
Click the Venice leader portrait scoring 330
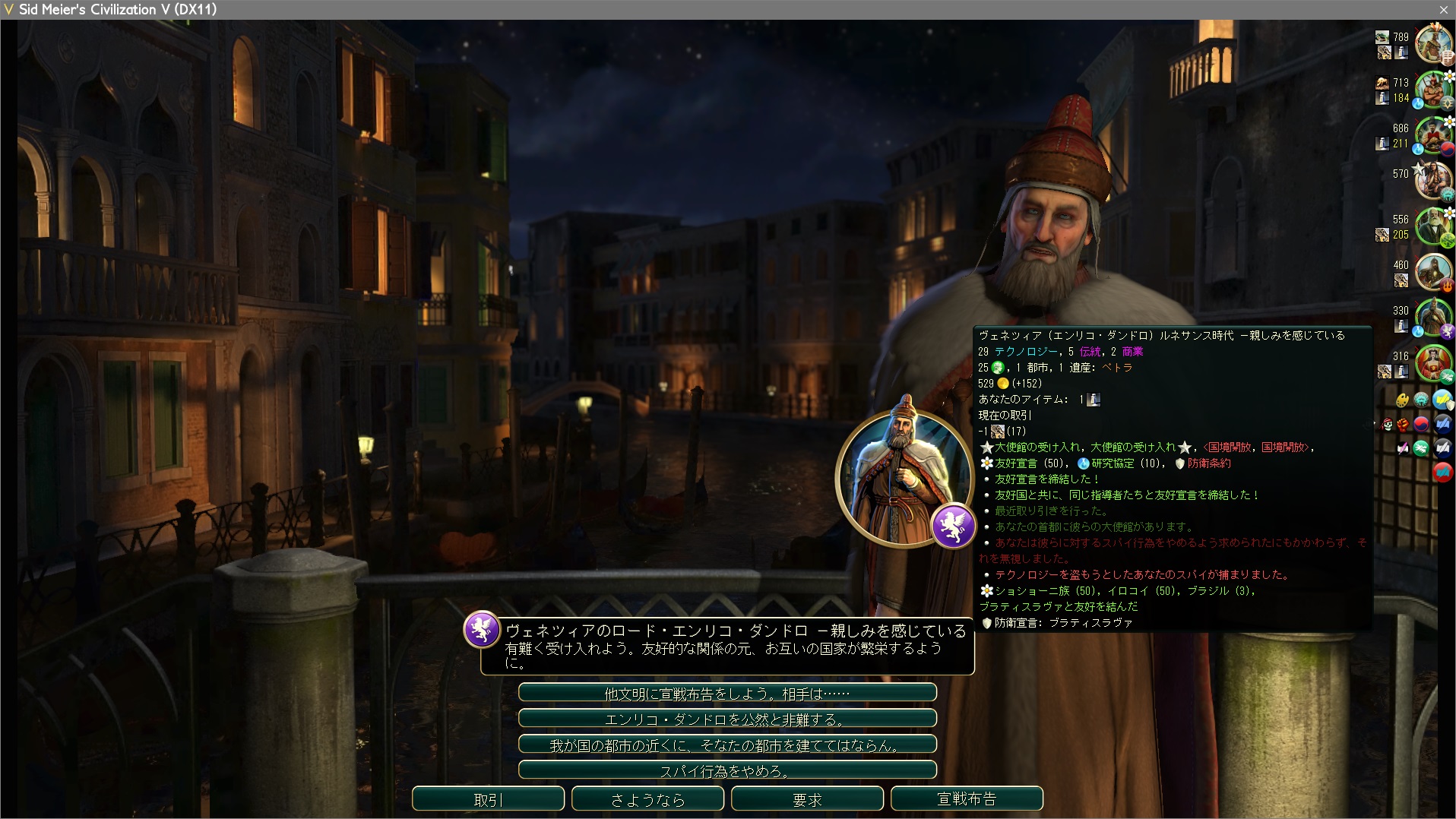coord(1432,318)
